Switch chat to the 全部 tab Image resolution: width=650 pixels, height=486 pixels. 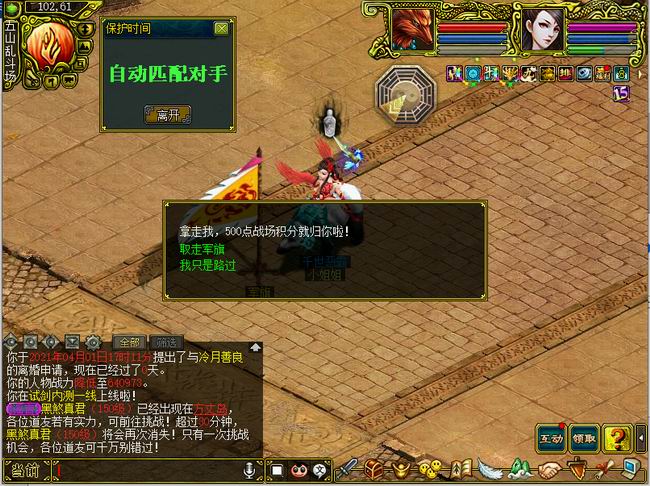[128, 342]
